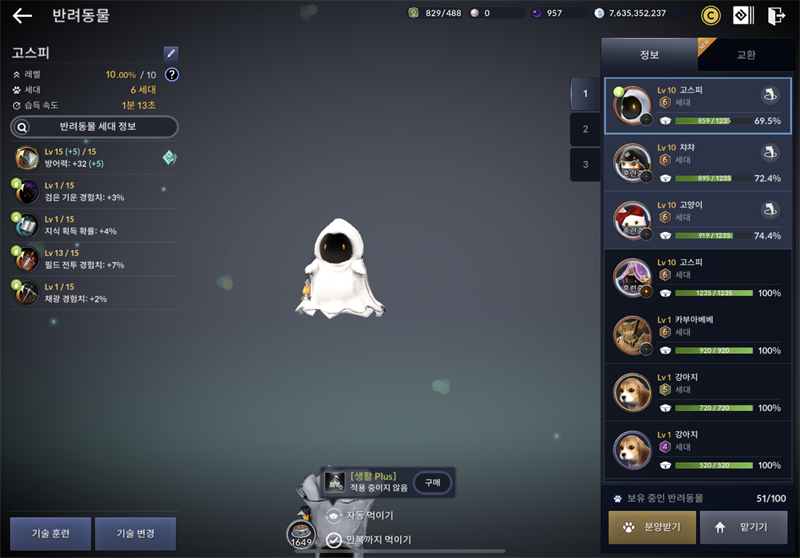Switch to the 교환 tab
This screenshot has height=558, width=800.
click(745, 54)
